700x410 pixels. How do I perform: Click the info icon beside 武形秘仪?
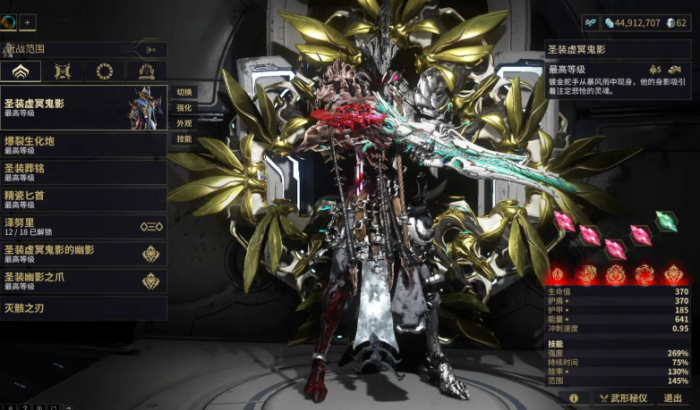coord(574,397)
